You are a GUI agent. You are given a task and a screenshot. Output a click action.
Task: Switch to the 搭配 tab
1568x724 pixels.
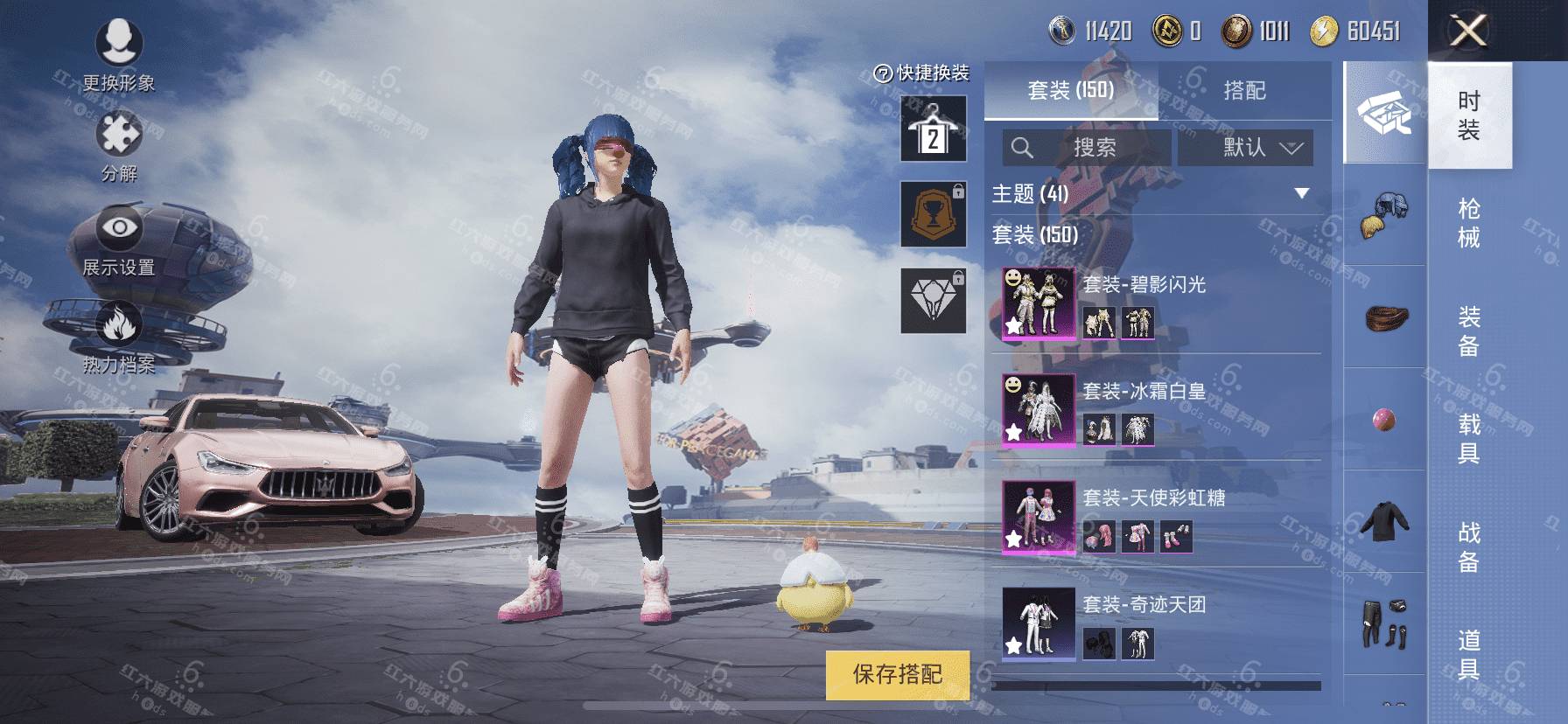tap(1244, 90)
